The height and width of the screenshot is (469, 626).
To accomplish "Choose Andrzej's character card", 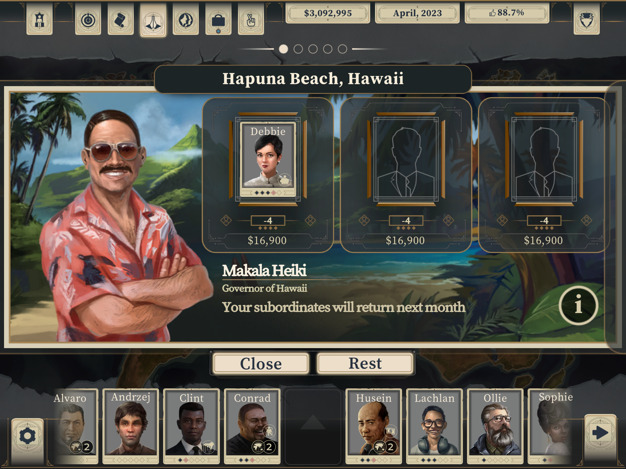I will 131,425.
